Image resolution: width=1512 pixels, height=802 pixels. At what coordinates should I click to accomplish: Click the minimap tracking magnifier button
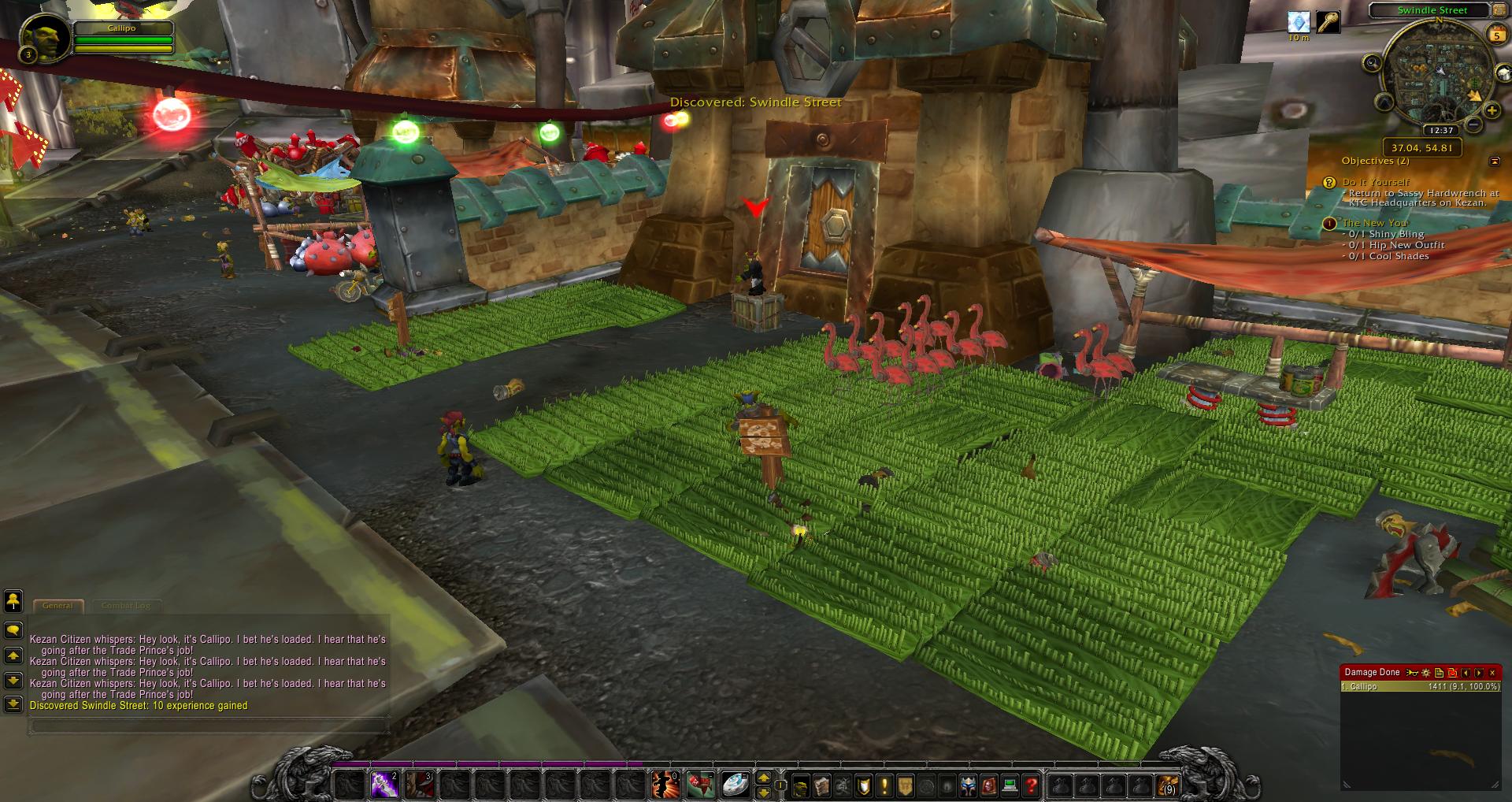(1373, 63)
